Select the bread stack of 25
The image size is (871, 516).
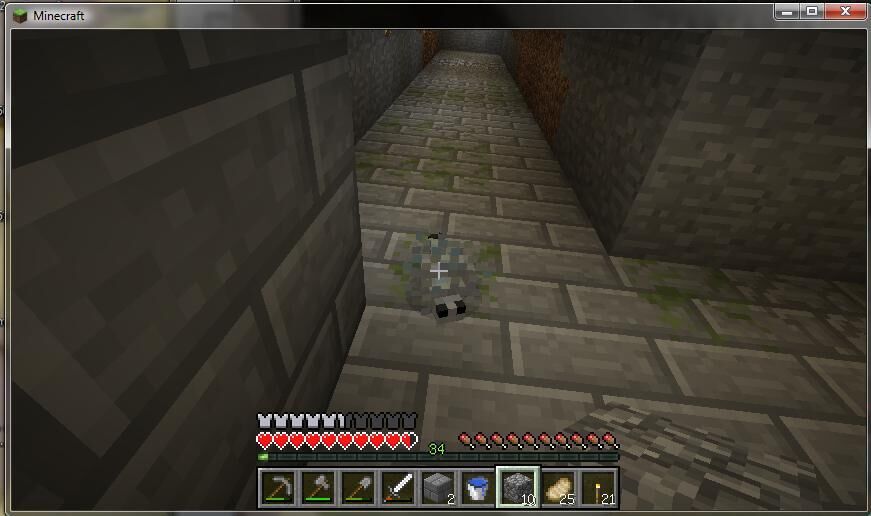click(x=558, y=487)
